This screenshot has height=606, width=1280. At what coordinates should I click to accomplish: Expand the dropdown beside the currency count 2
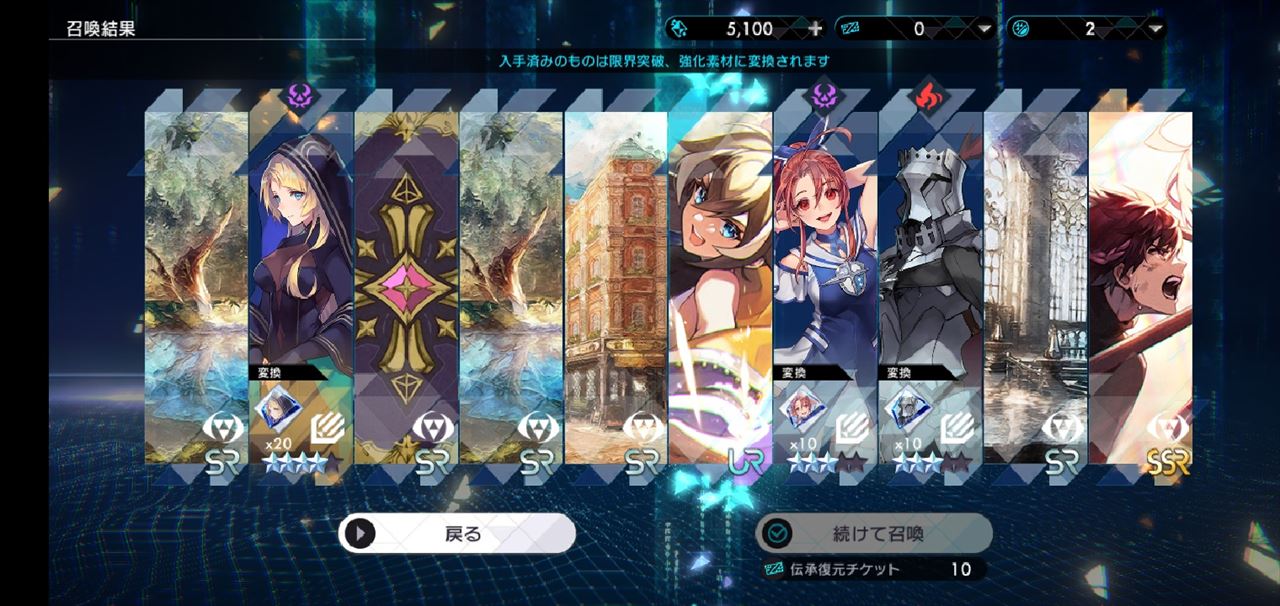click(x=1157, y=29)
